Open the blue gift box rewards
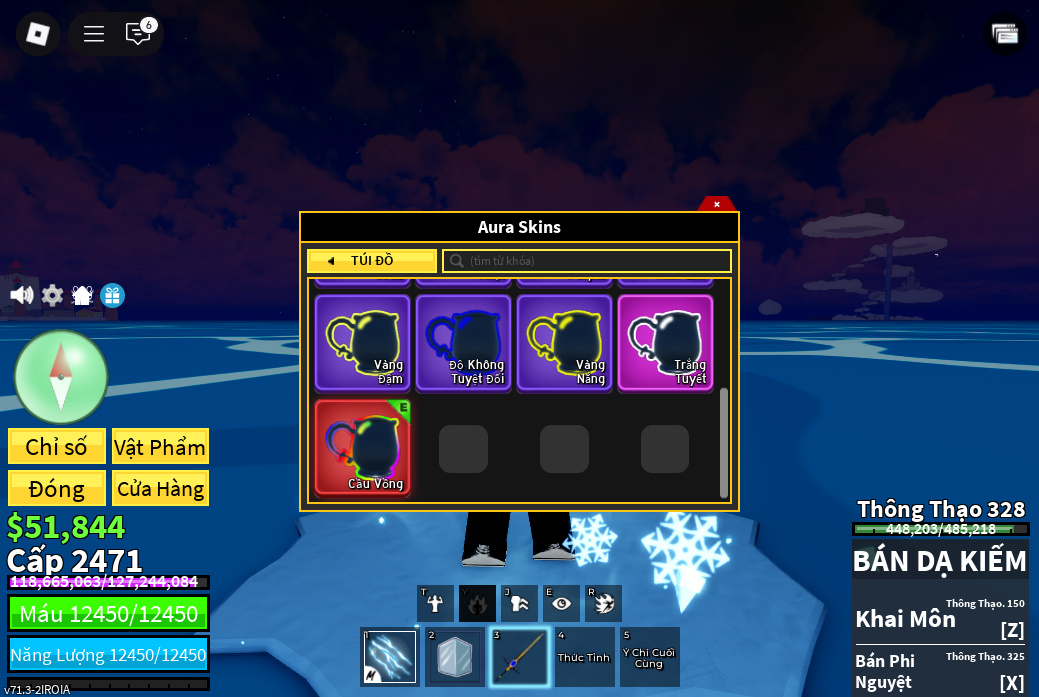The width and height of the screenshot is (1039, 697). pos(112,295)
